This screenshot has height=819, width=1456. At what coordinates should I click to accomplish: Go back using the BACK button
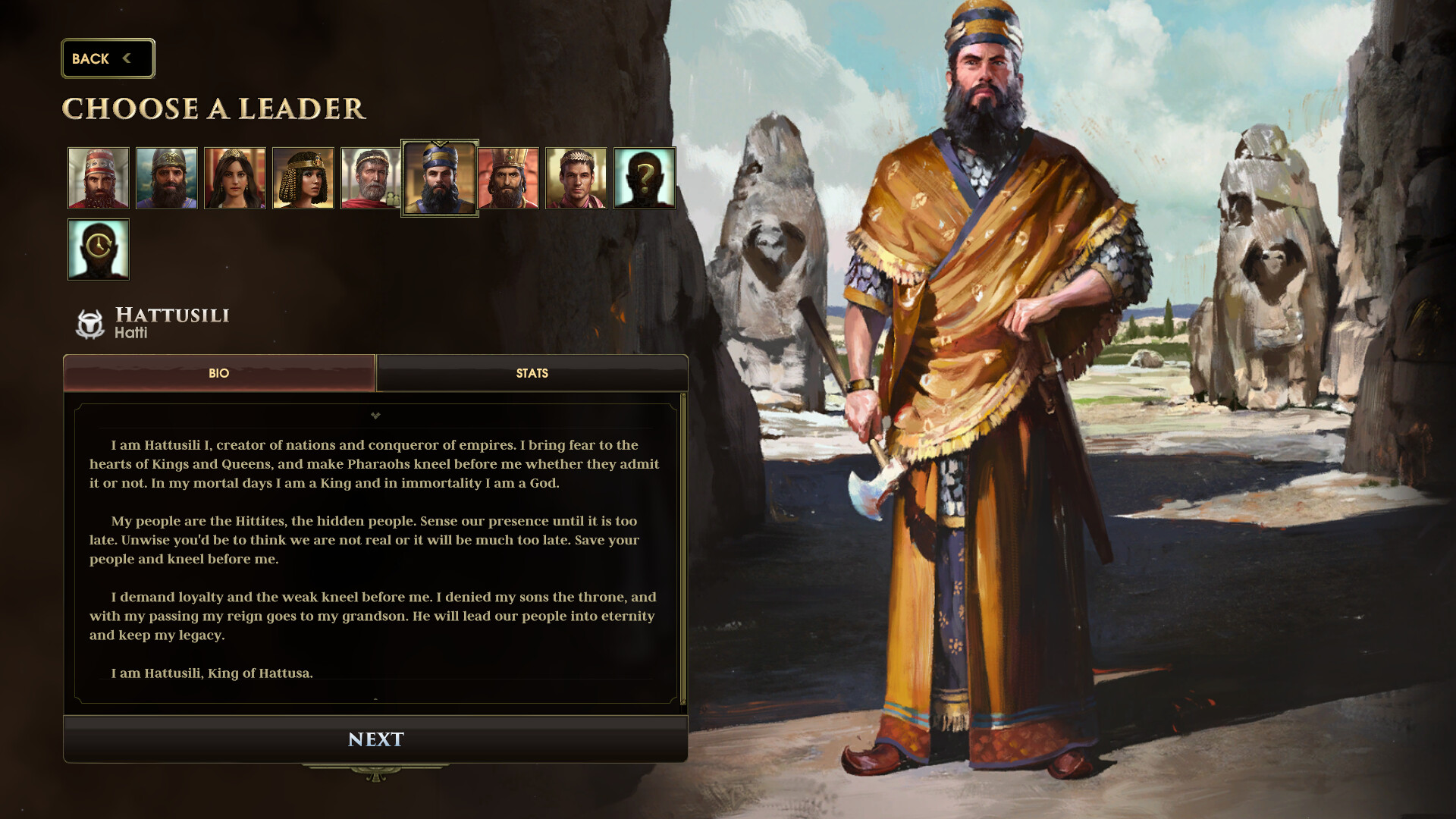pyautogui.click(x=108, y=58)
